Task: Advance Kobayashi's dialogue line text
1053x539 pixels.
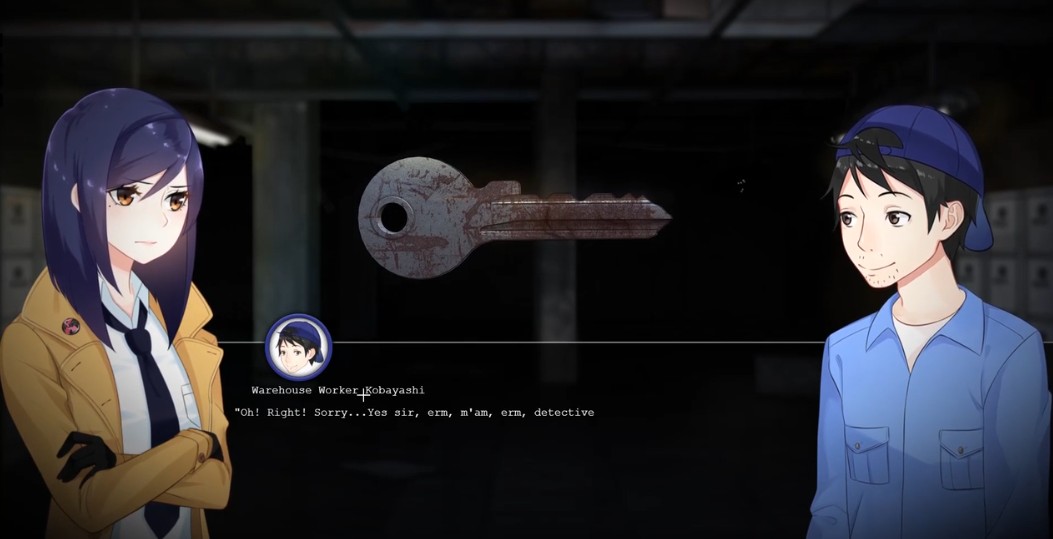Action: [414, 412]
